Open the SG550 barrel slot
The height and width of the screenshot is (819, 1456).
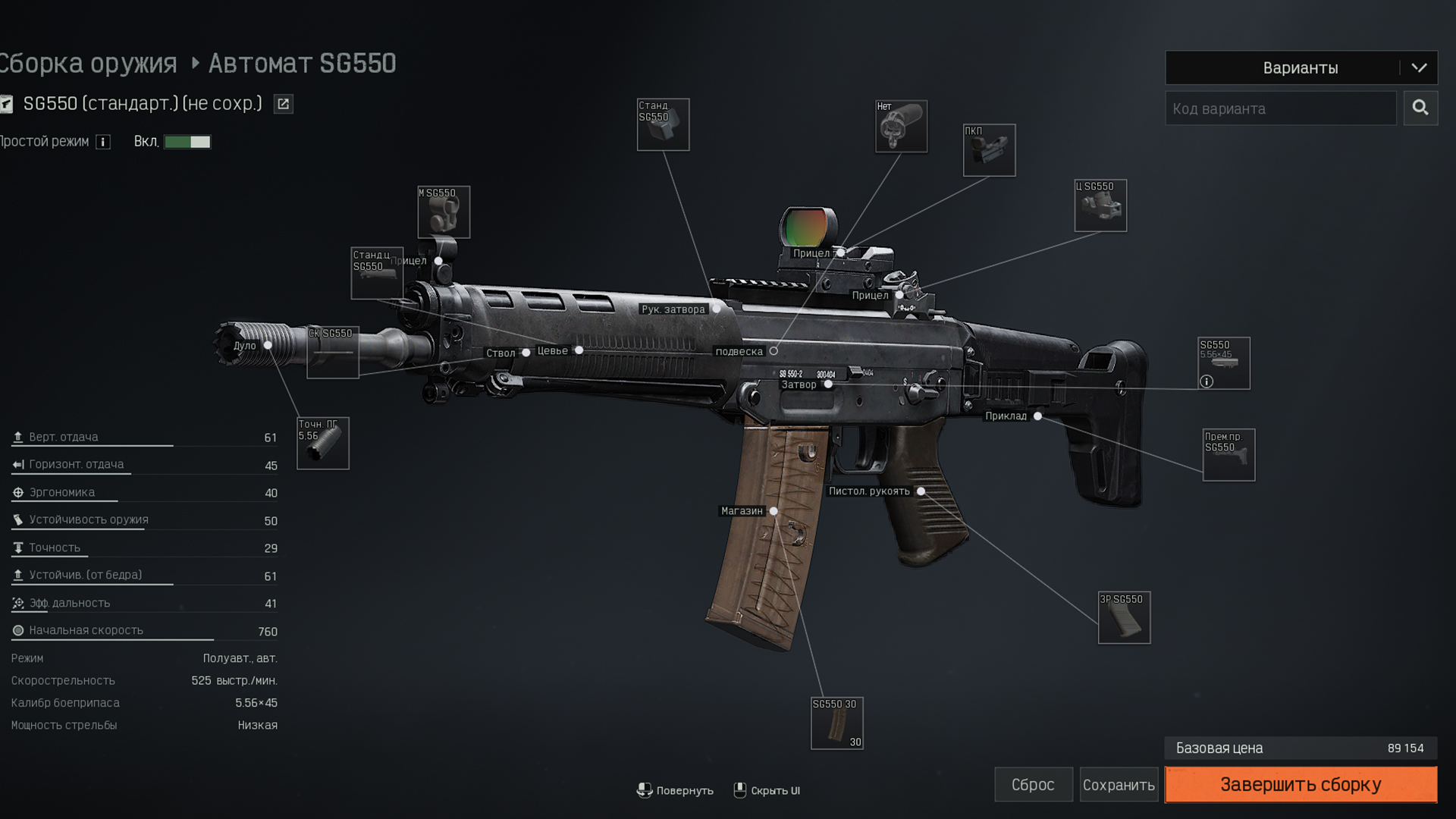coord(332,353)
